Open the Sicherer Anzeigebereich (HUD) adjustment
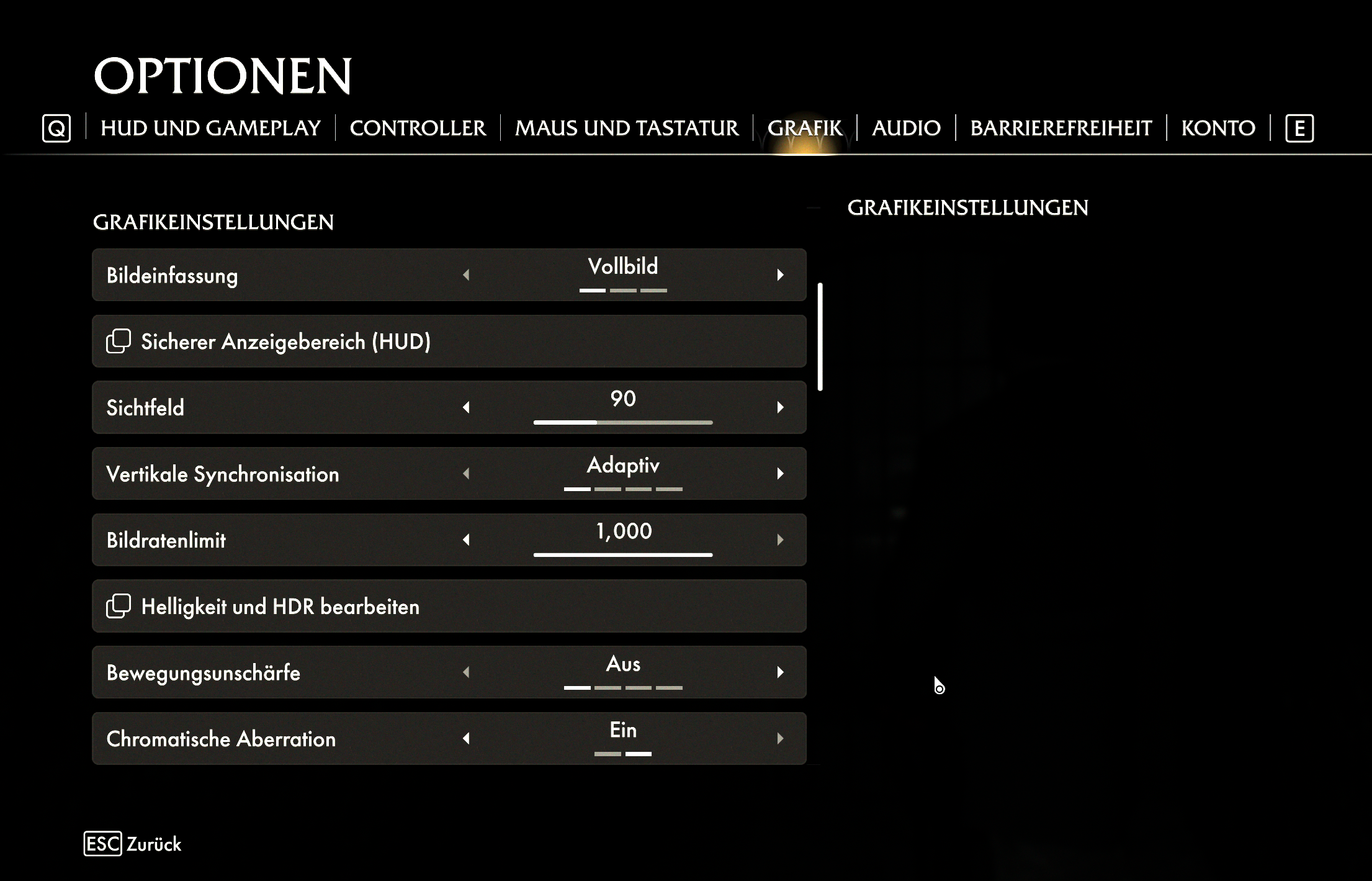This screenshot has width=1372, height=881. 449,341
